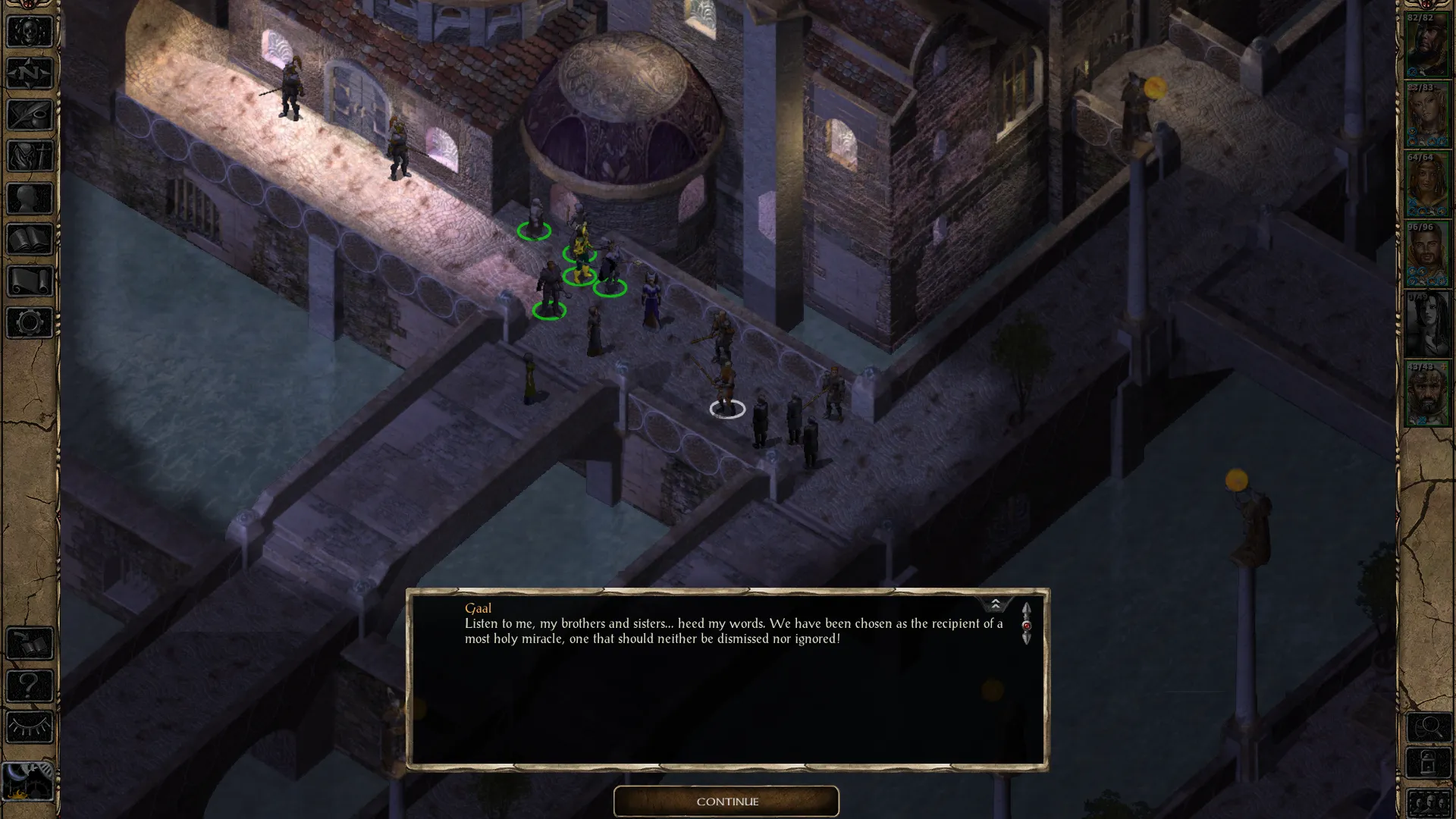
Task: Click the quick save book-with-arrow button
Action: [30, 645]
